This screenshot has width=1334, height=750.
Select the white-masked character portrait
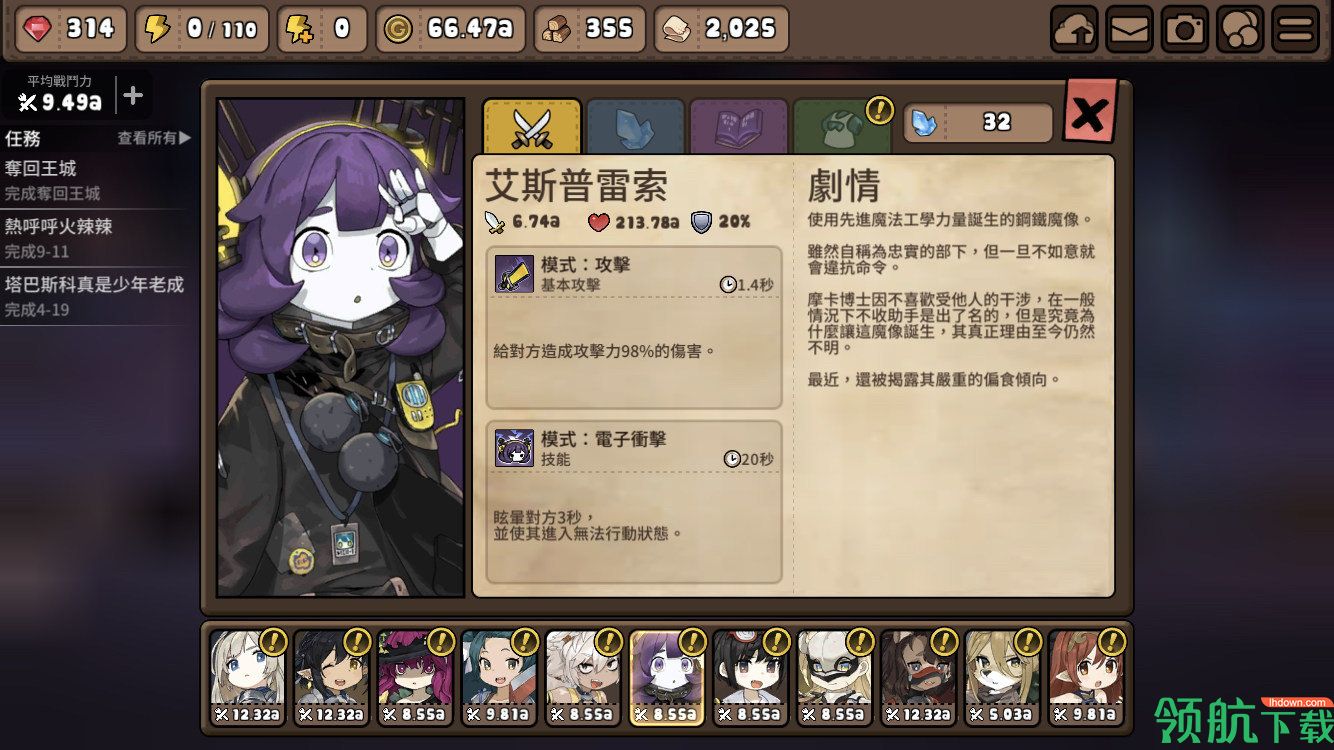tap(835, 677)
